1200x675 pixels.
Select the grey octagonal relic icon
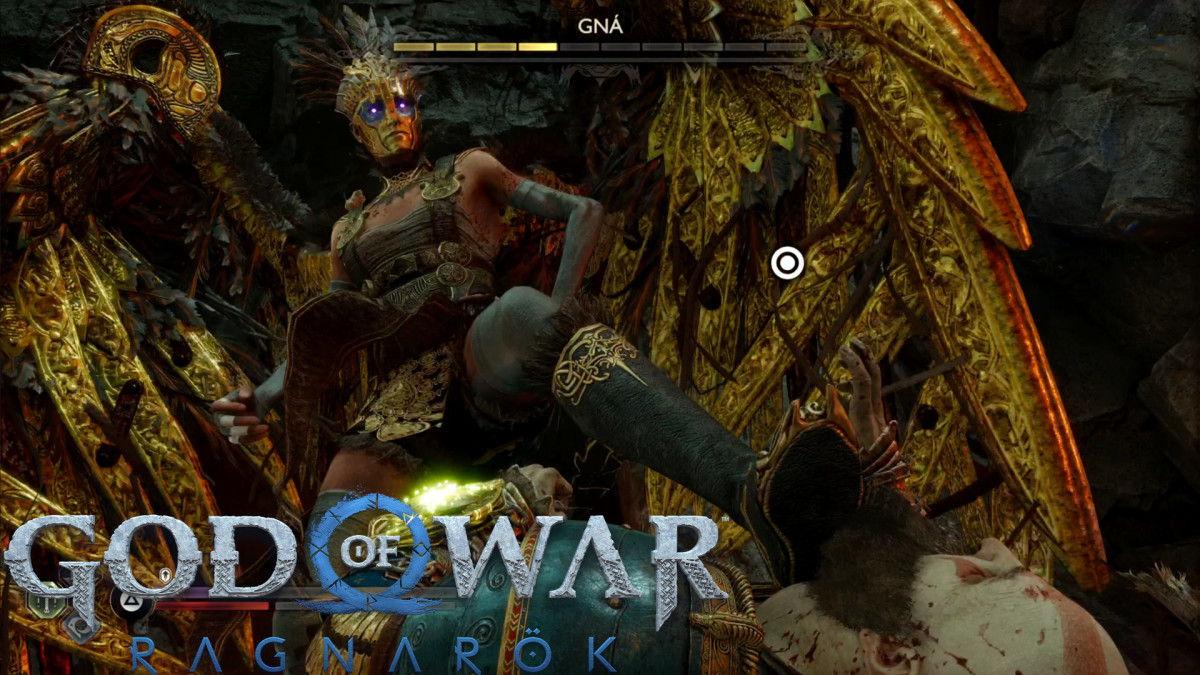pyautogui.click(x=79, y=627)
